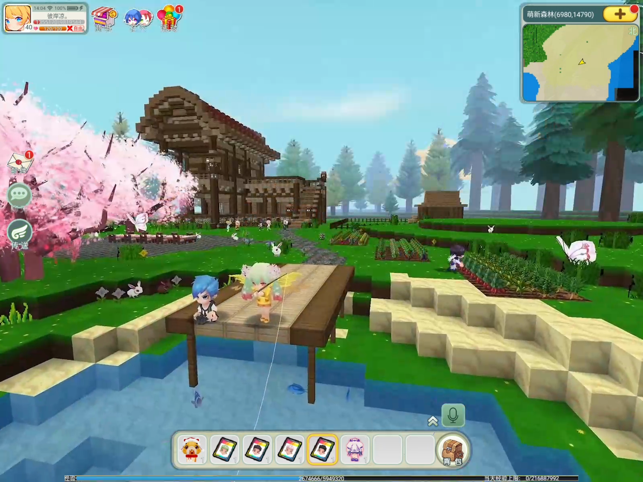Expand the hotbar with double-arrow

(433, 421)
